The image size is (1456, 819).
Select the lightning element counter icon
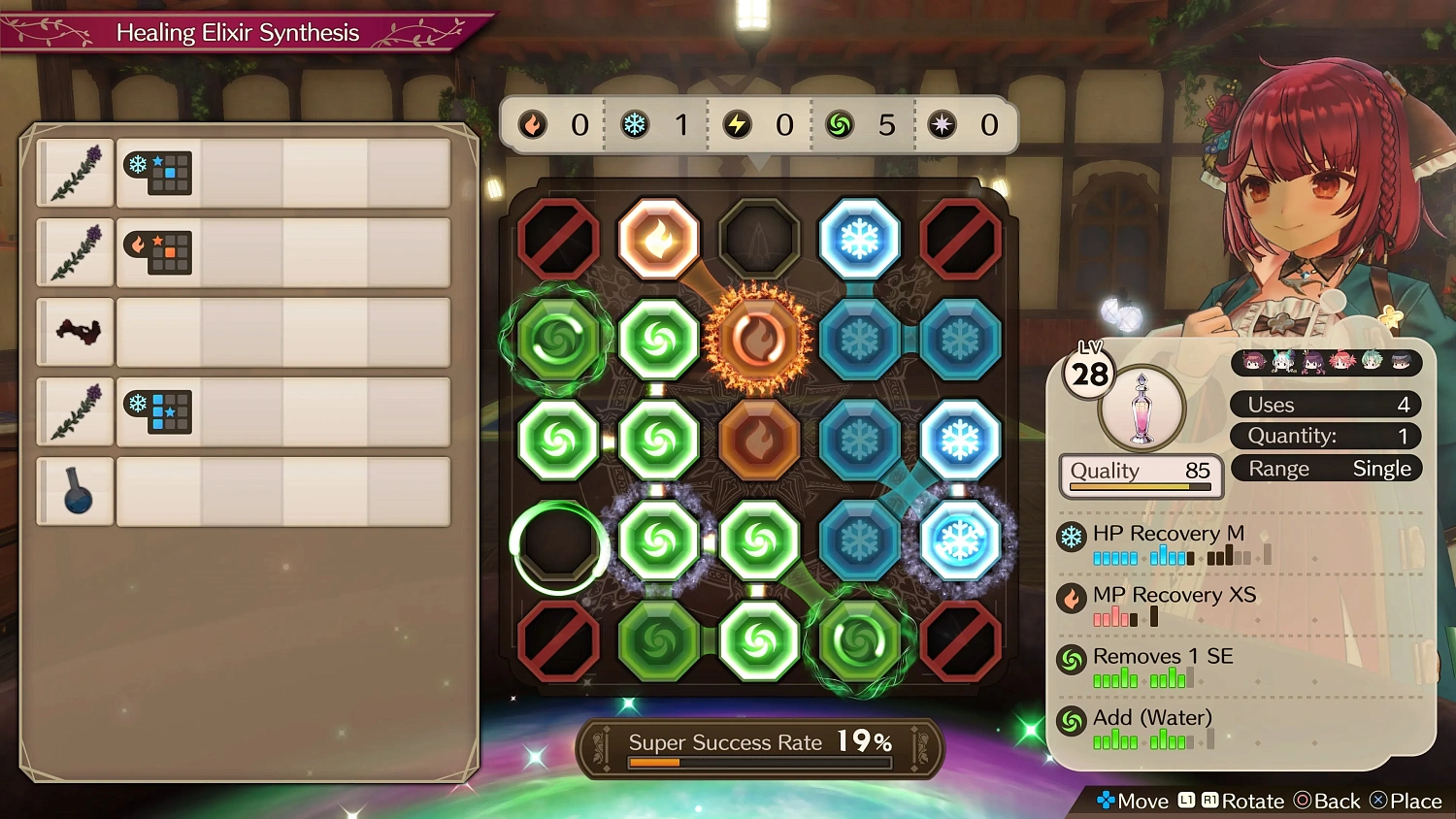pyautogui.click(x=738, y=124)
